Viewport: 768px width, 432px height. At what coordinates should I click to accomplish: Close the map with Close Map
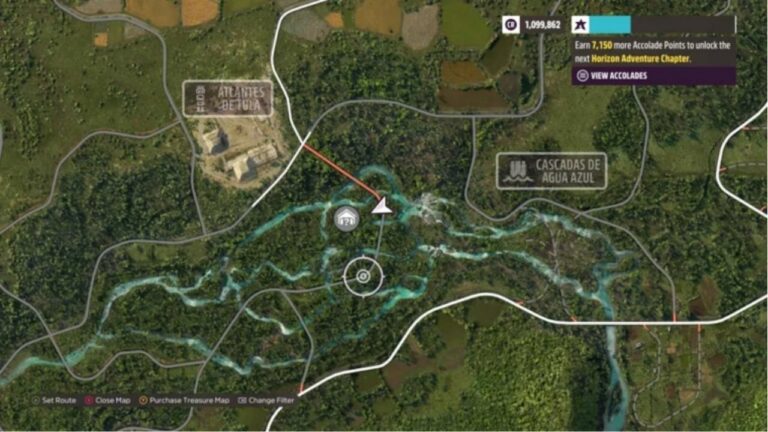110,400
